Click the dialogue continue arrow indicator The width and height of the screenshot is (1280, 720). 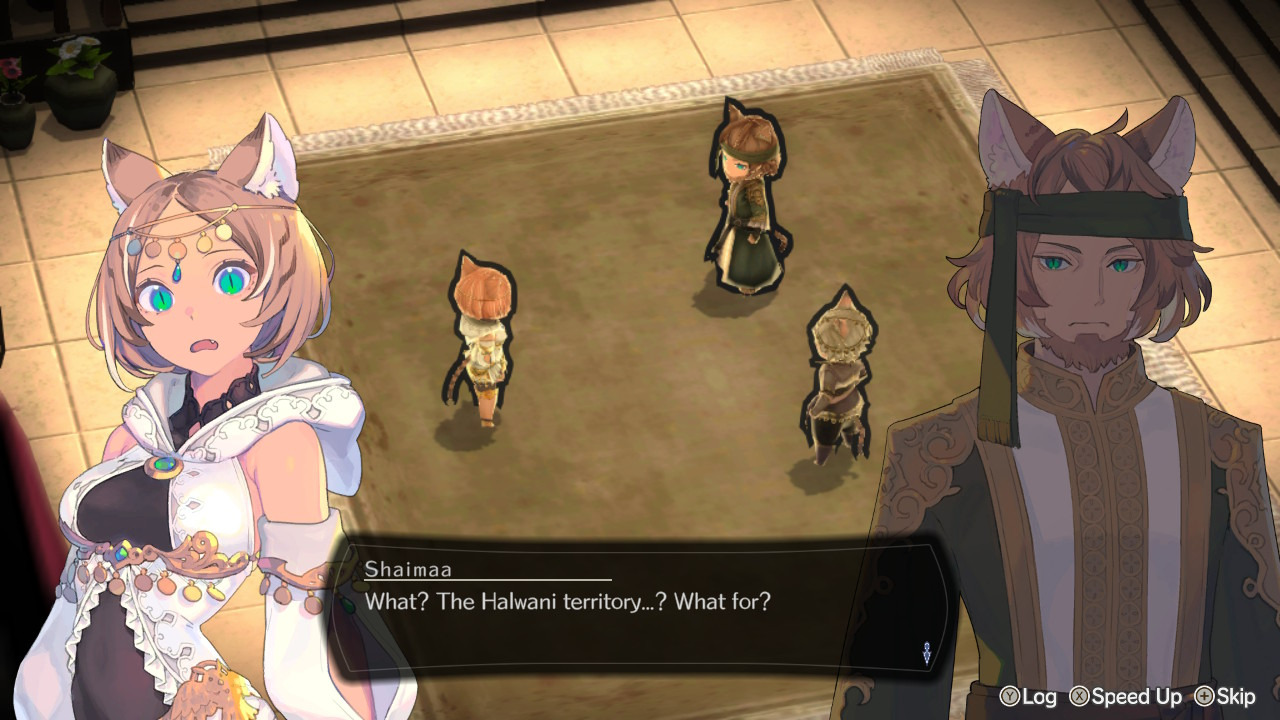pyautogui.click(x=926, y=653)
